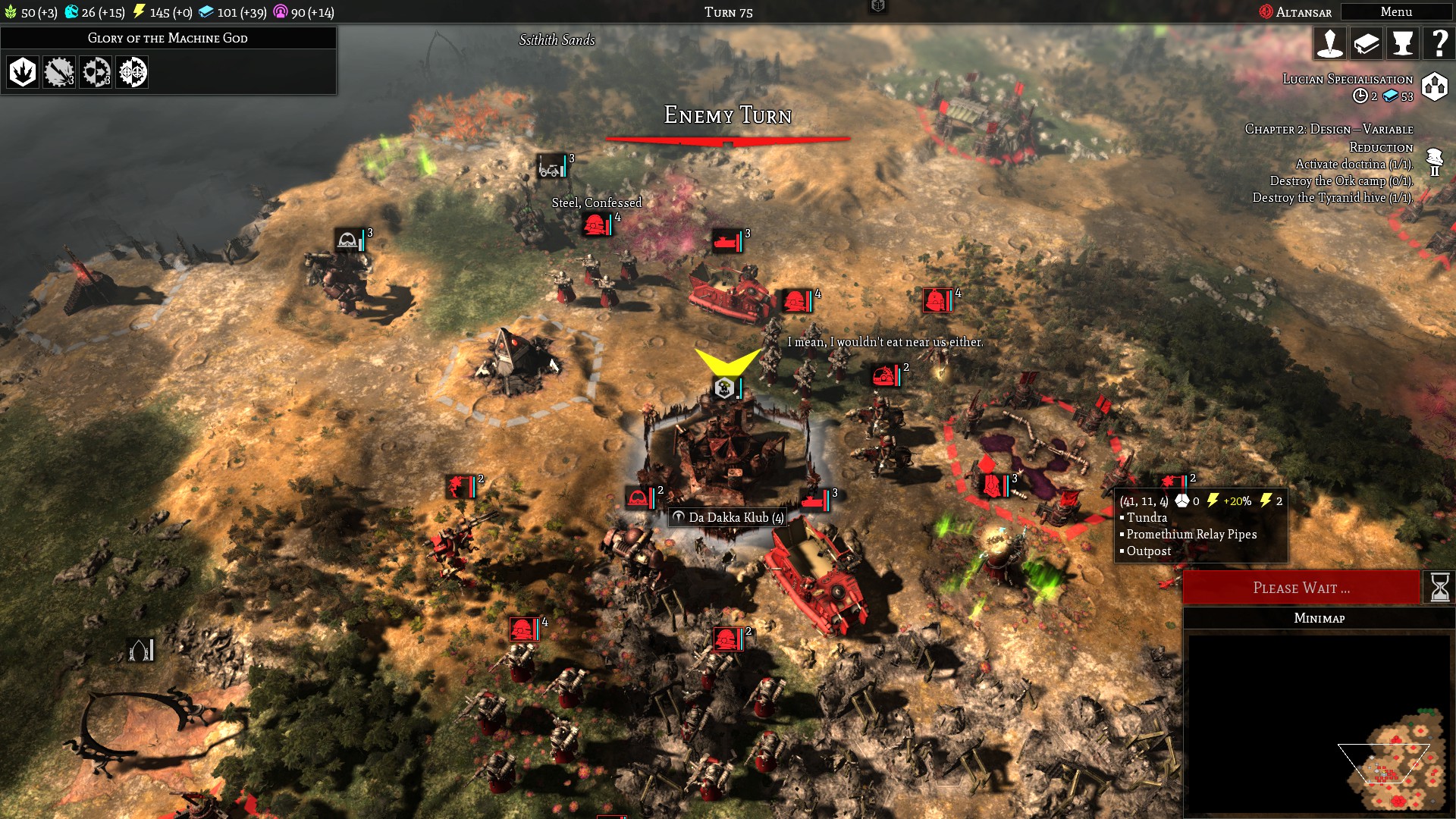Toggle the Minimap panel header

(x=1319, y=618)
